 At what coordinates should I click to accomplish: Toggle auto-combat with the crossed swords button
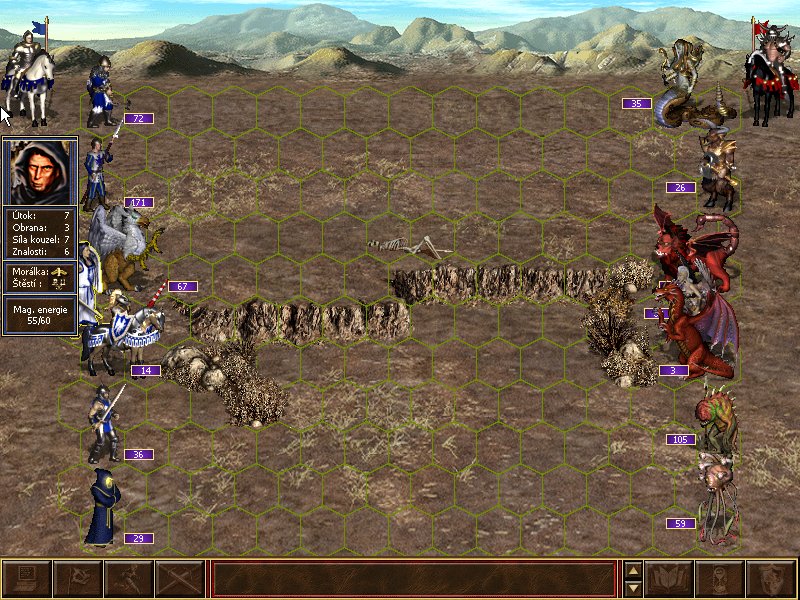[x=180, y=579]
